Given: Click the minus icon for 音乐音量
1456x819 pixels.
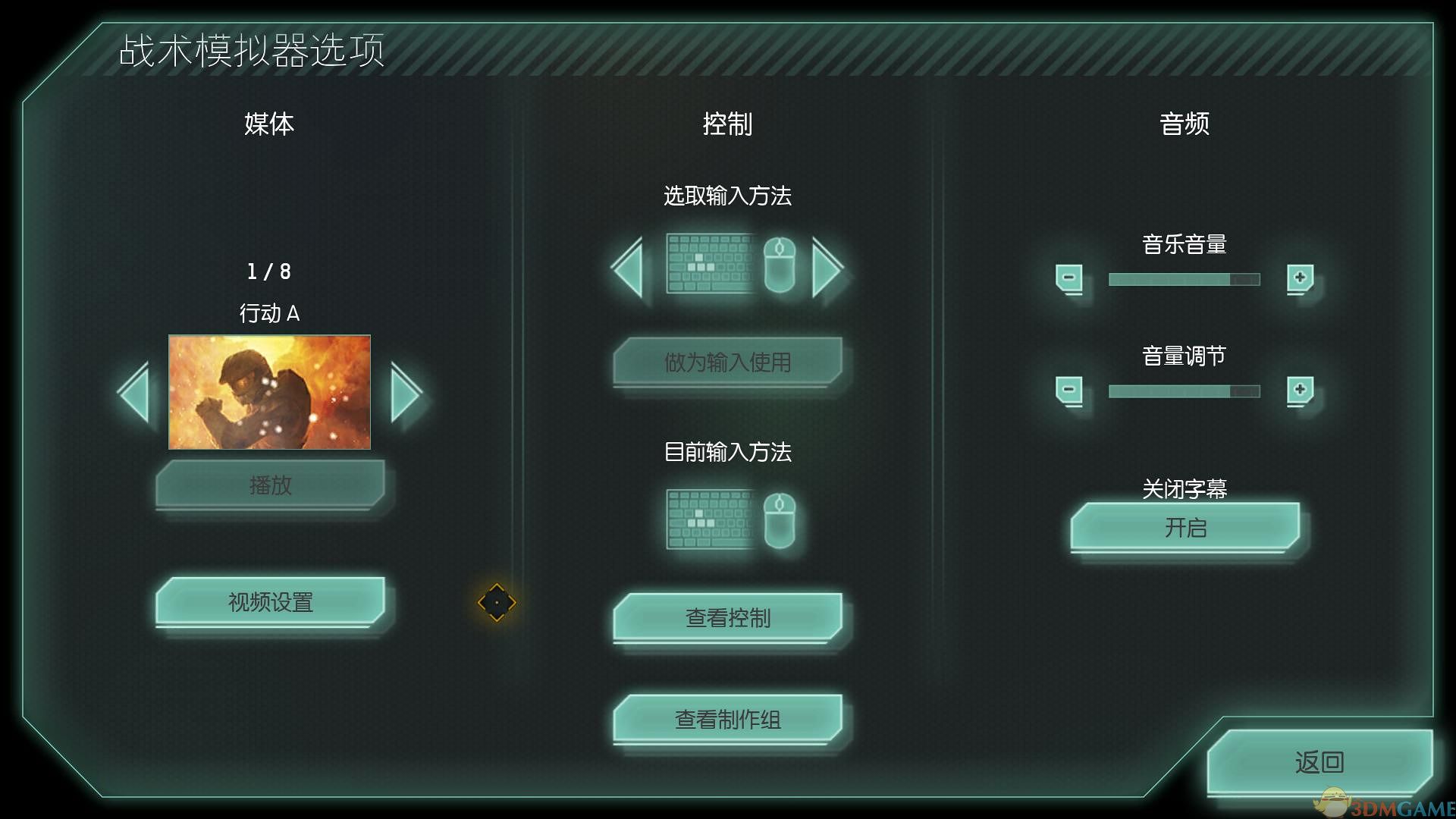Looking at the screenshot, I should pos(1068,279).
